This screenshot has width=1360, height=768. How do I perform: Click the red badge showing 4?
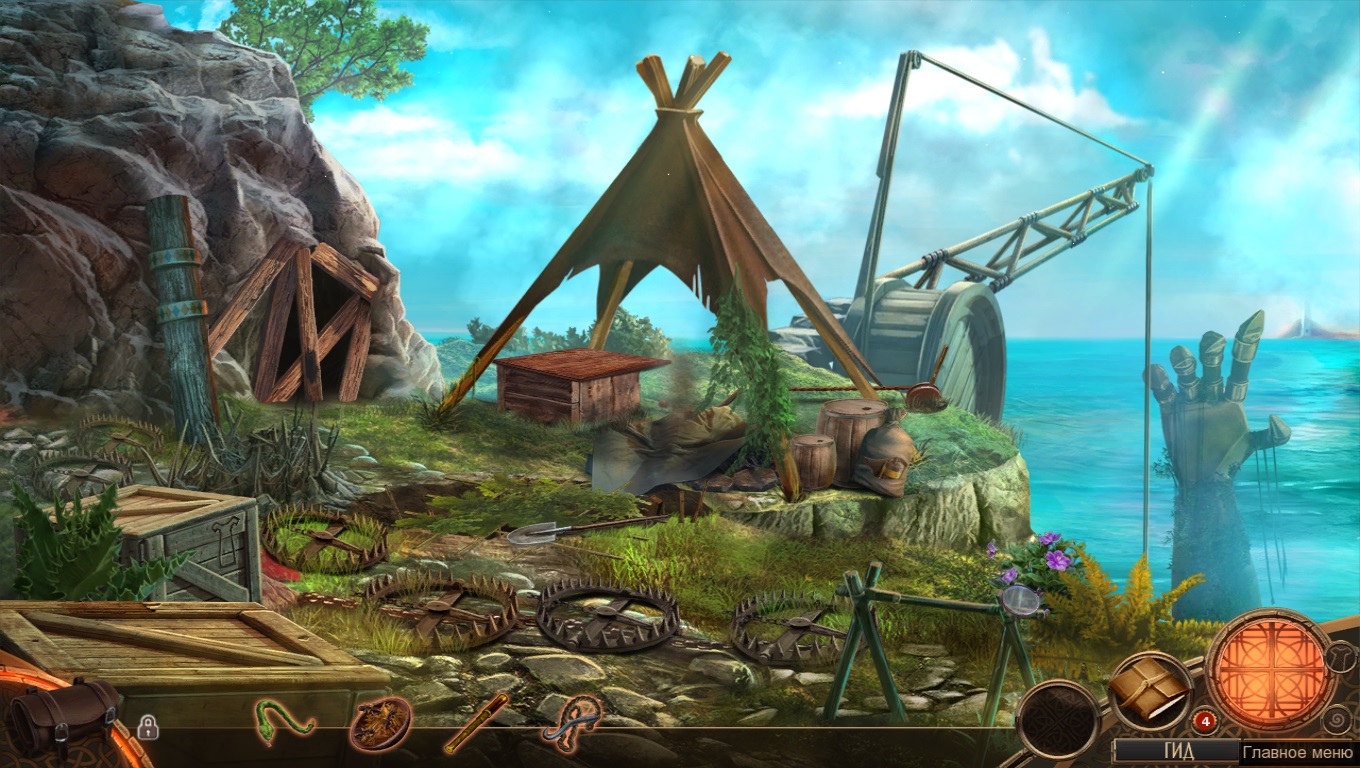coord(1205,720)
